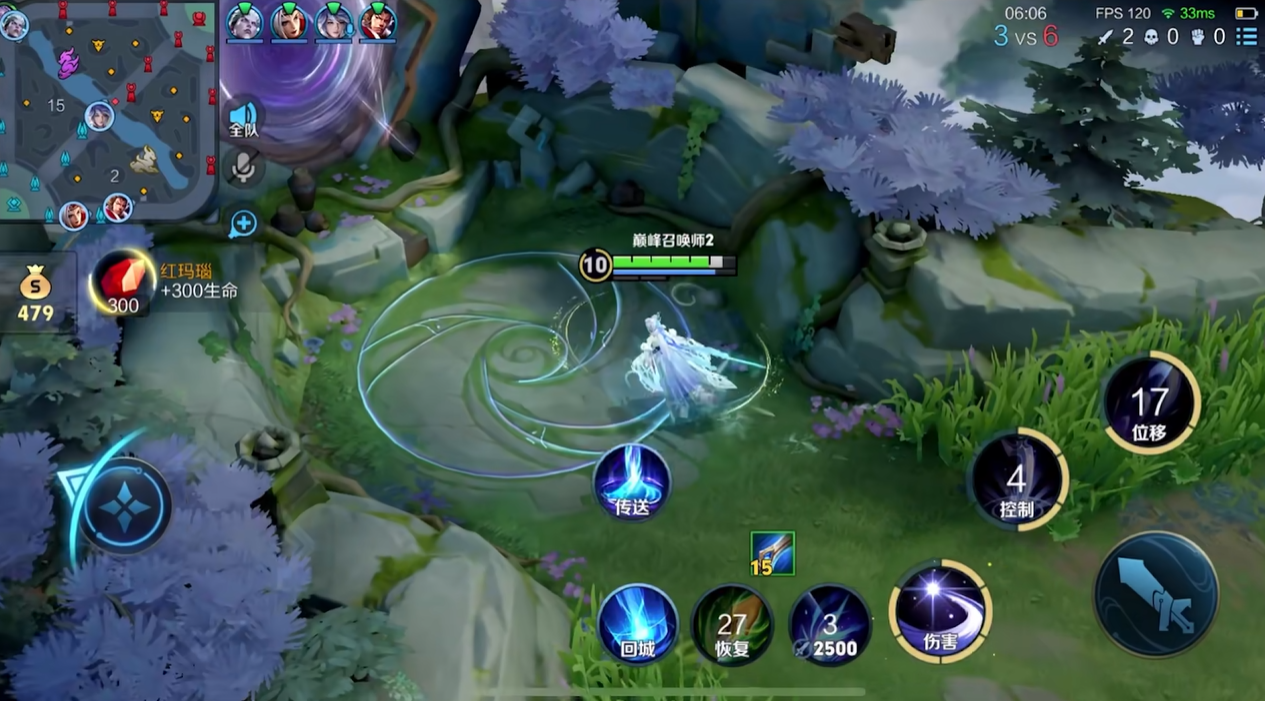Tap the 恢复 heal skill

tap(732, 625)
